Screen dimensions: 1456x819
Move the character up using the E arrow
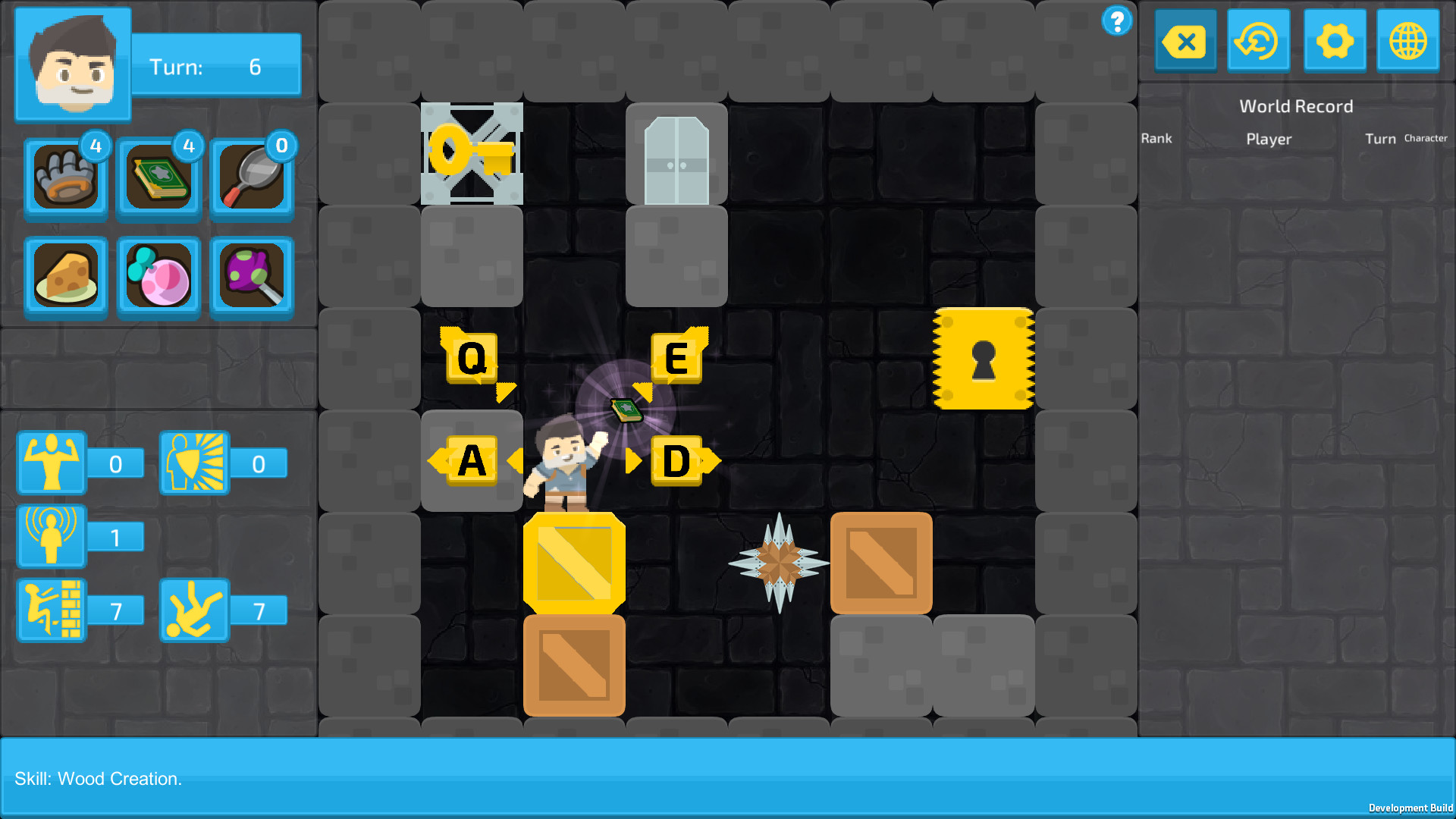coord(676,357)
